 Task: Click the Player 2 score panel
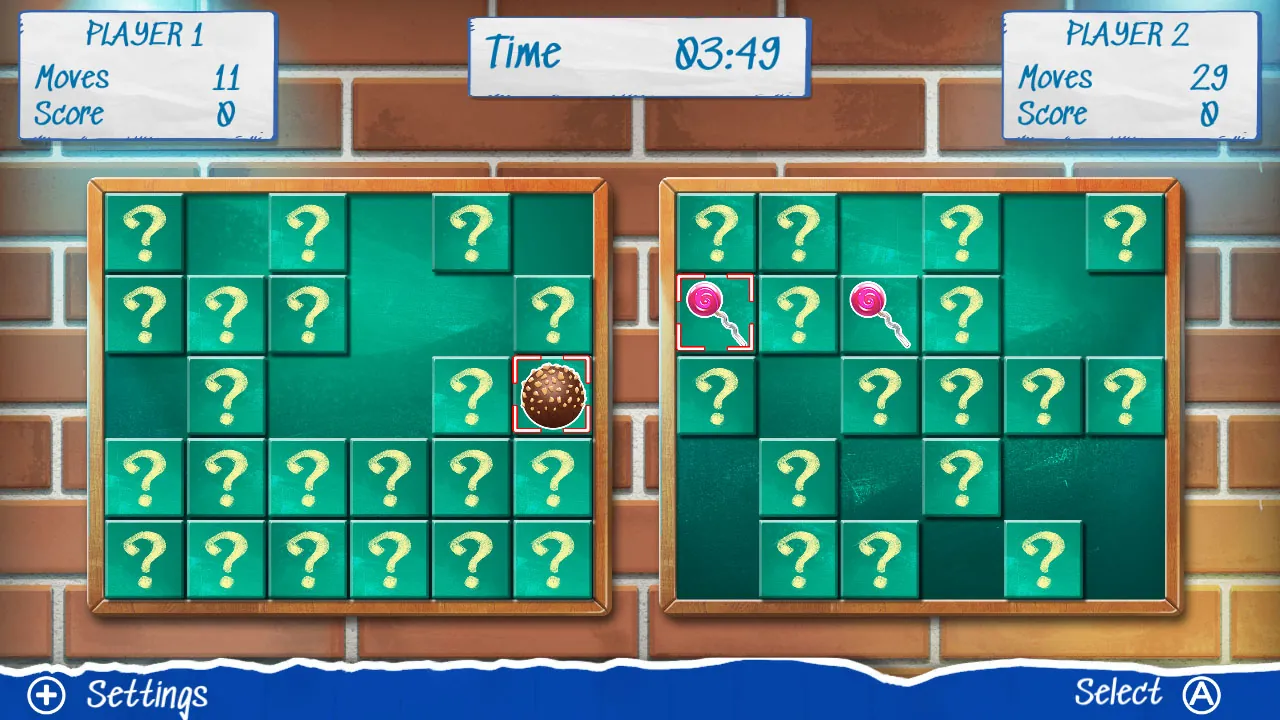pyautogui.click(x=1130, y=75)
